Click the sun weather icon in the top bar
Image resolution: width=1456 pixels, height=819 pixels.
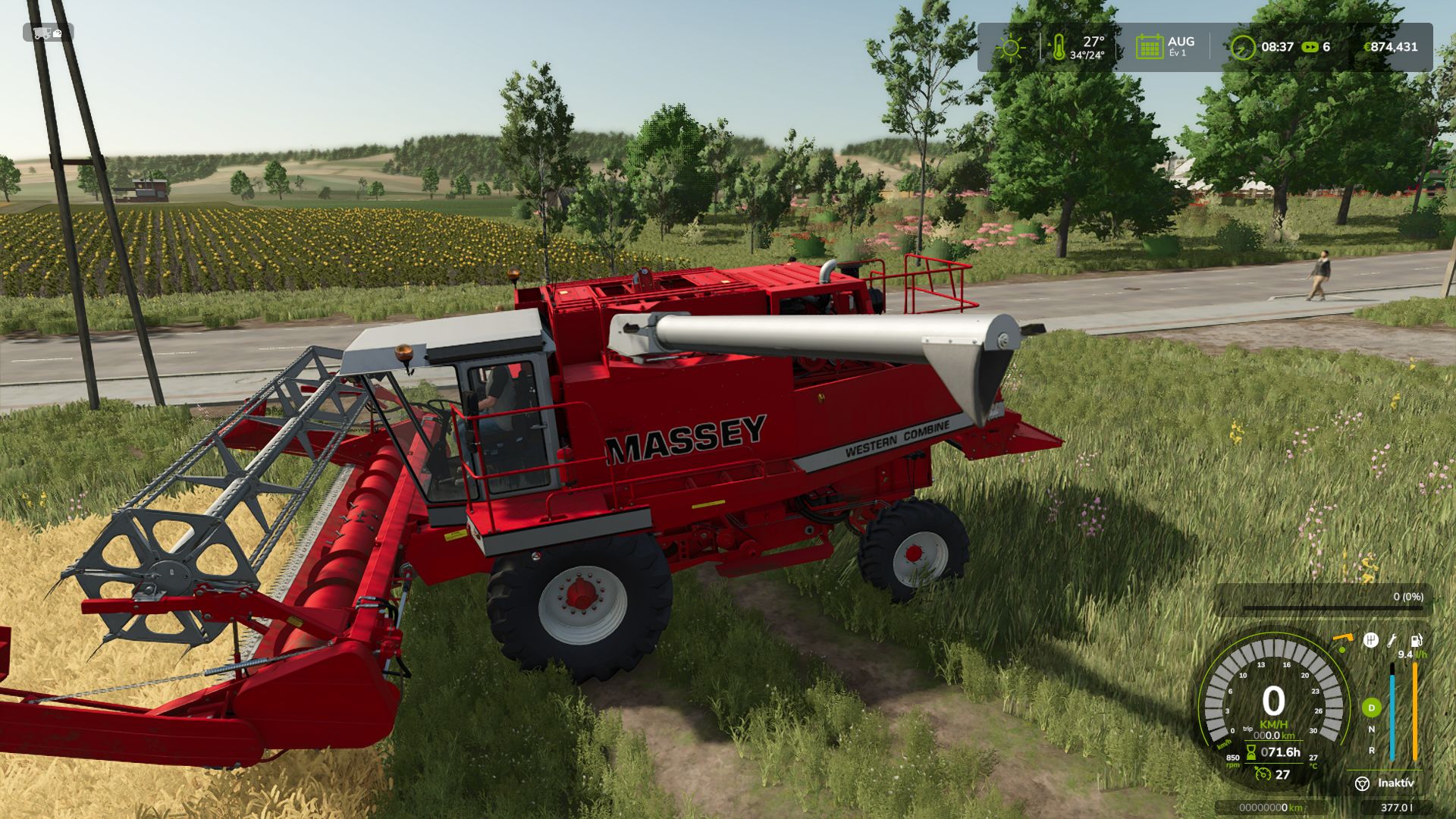[1009, 47]
